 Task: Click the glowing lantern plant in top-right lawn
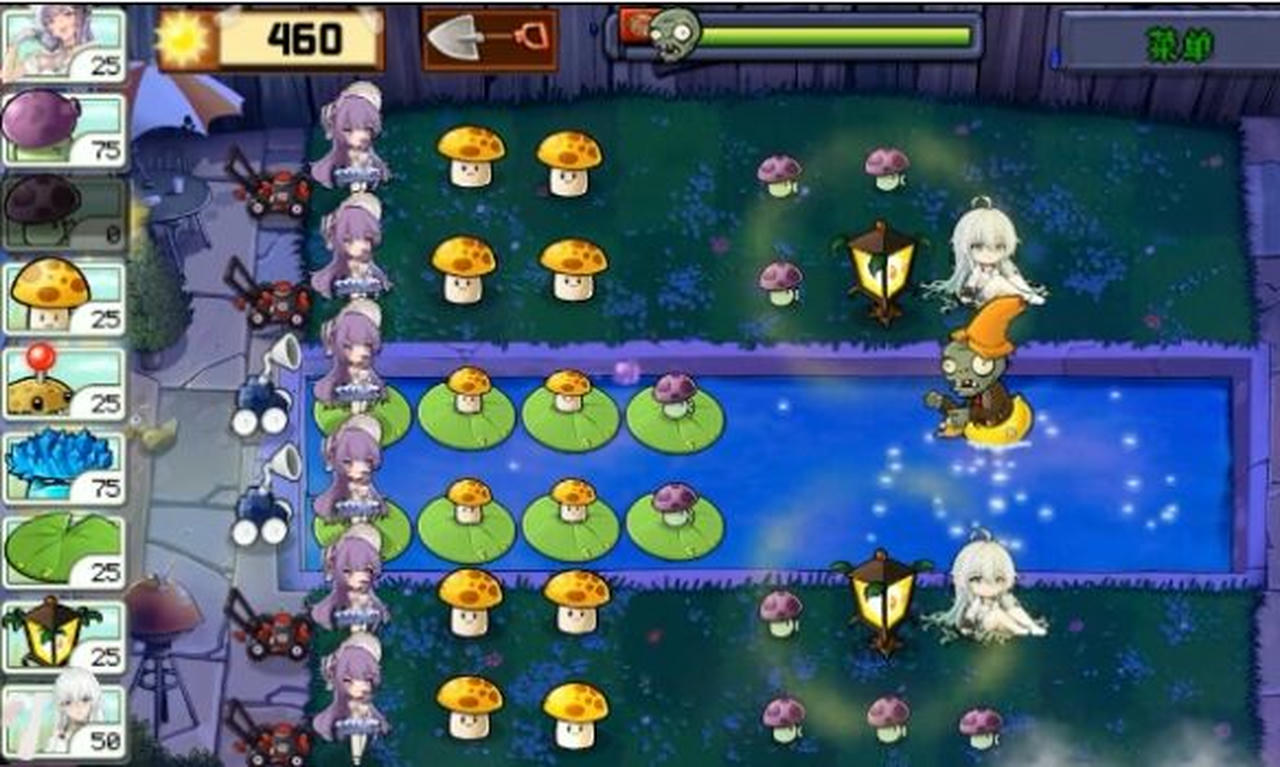pos(878,270)
